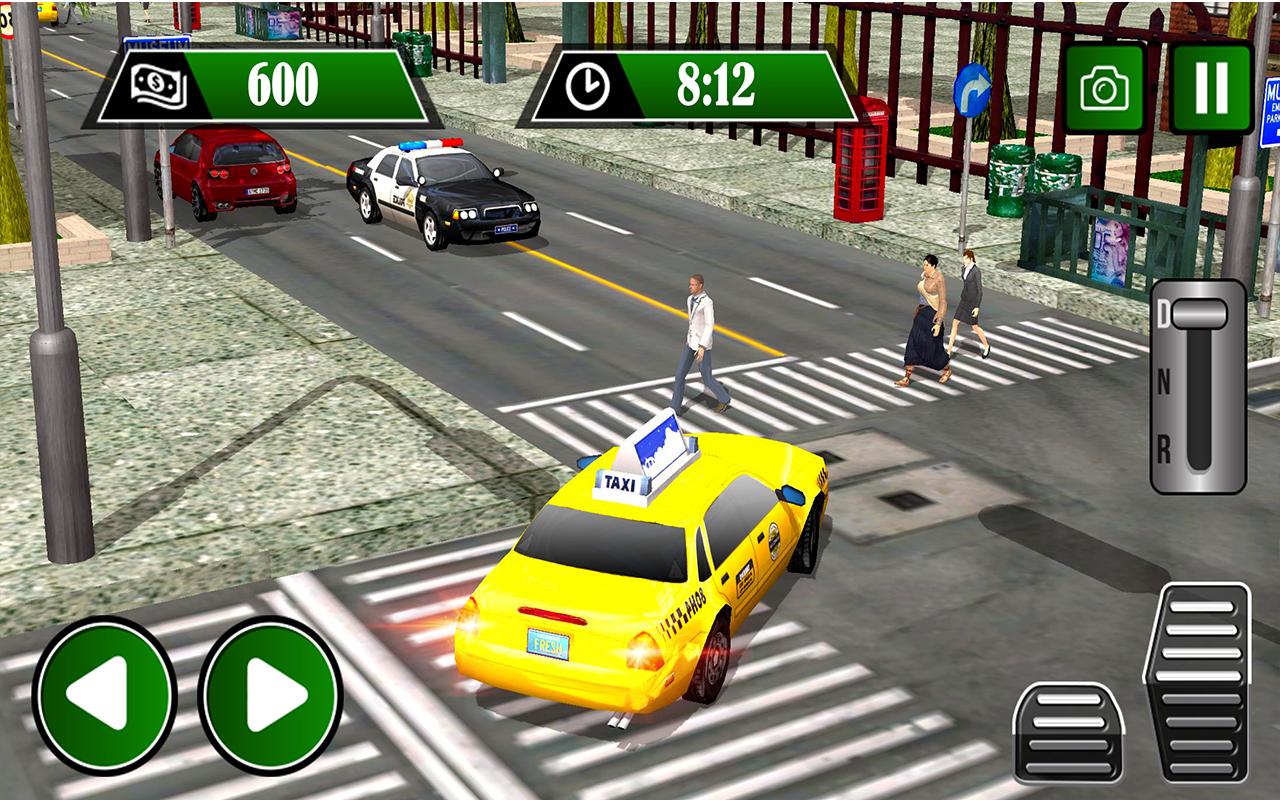Viewport: 1280px width, 800px height.
Task: Pause the game
Action: click(1210, 84)
